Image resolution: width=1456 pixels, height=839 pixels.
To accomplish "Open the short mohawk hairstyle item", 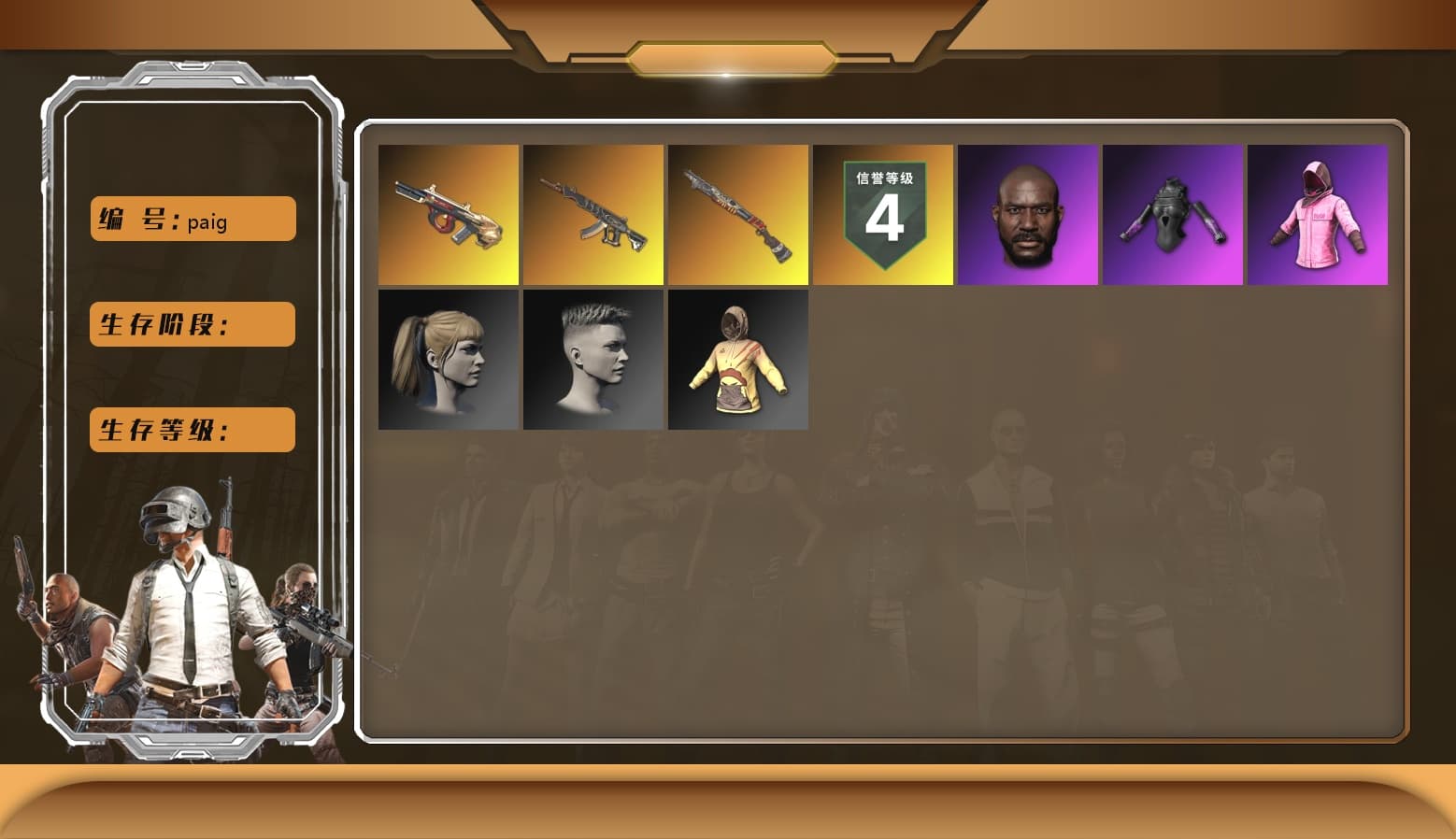I will (x=593, y=360).
